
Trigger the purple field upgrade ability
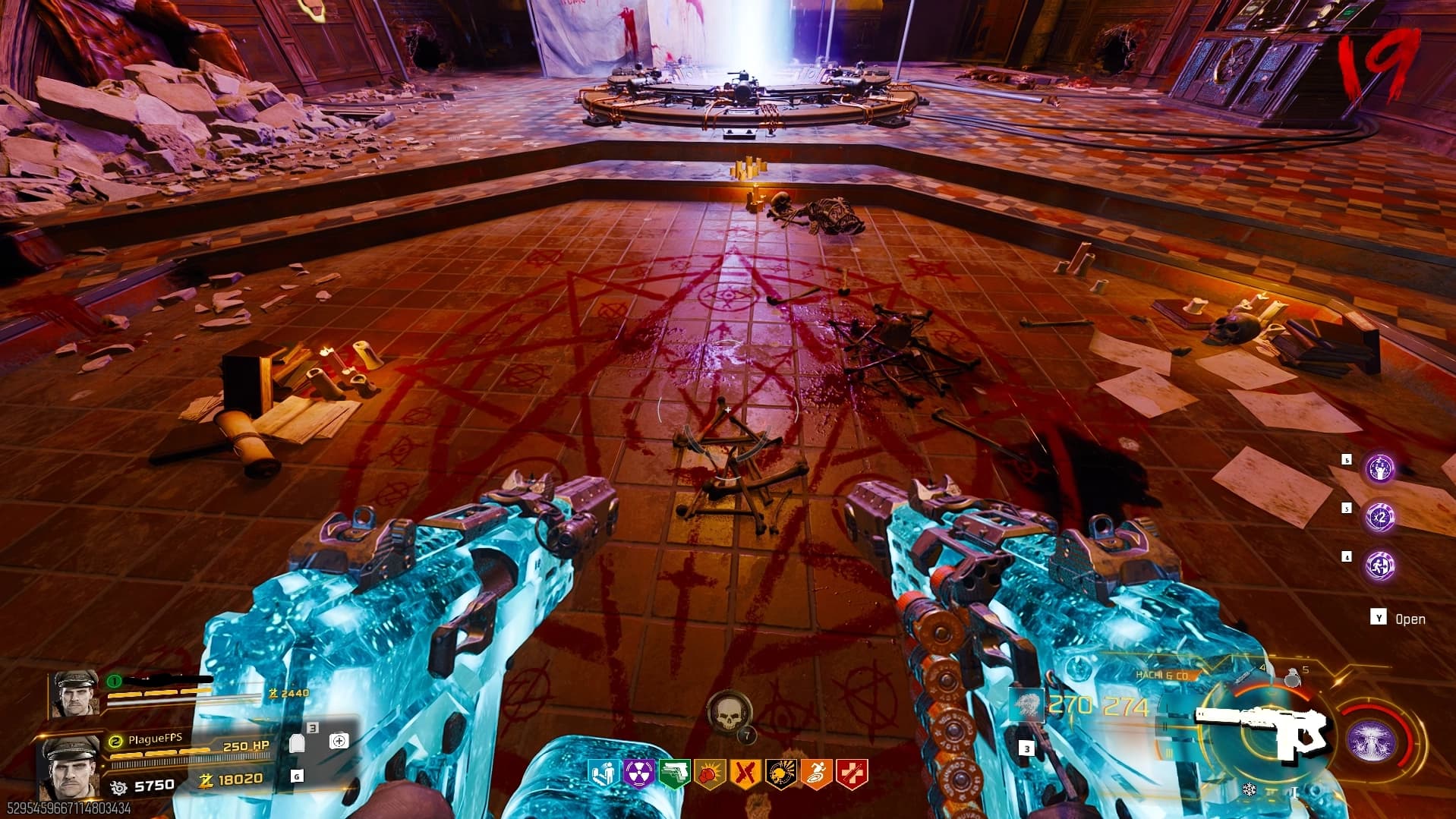coord(1370,742)
